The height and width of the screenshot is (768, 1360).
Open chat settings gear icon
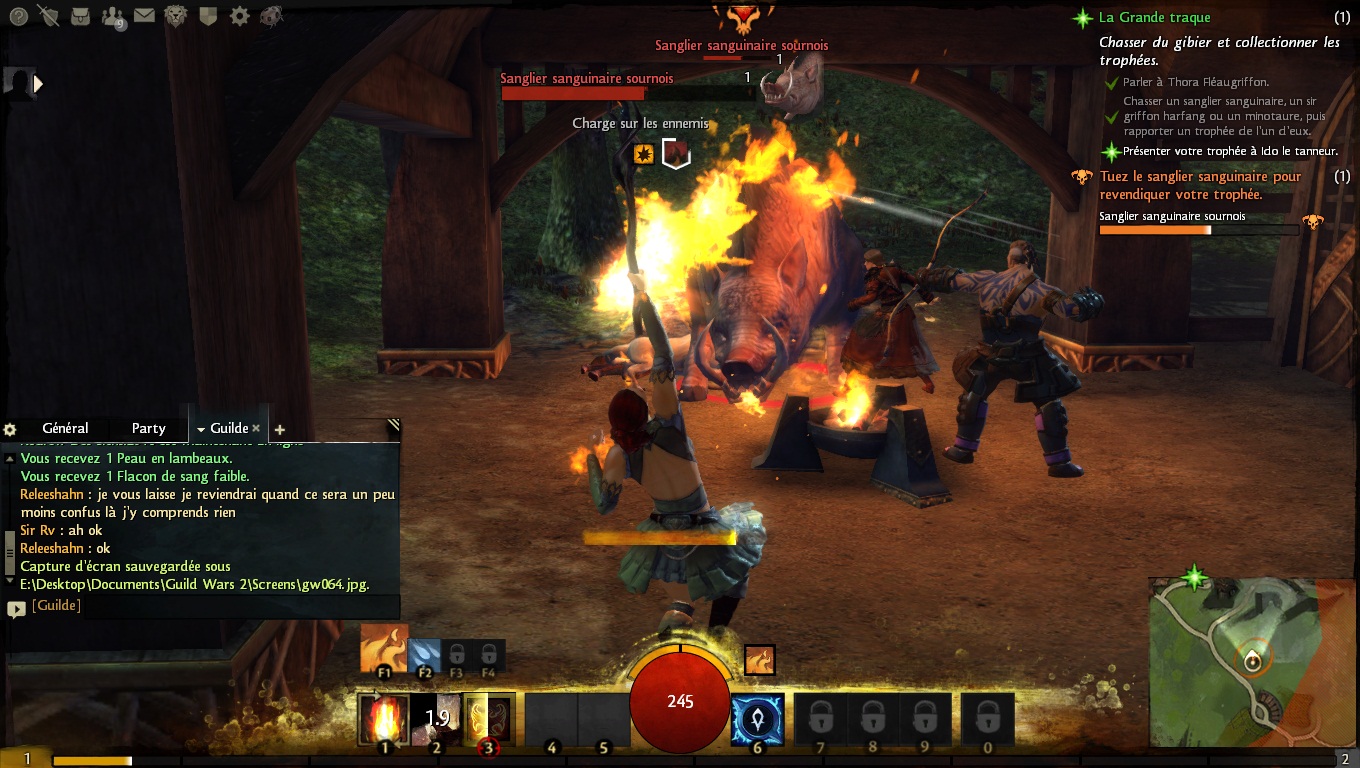(x=10, y=429)
